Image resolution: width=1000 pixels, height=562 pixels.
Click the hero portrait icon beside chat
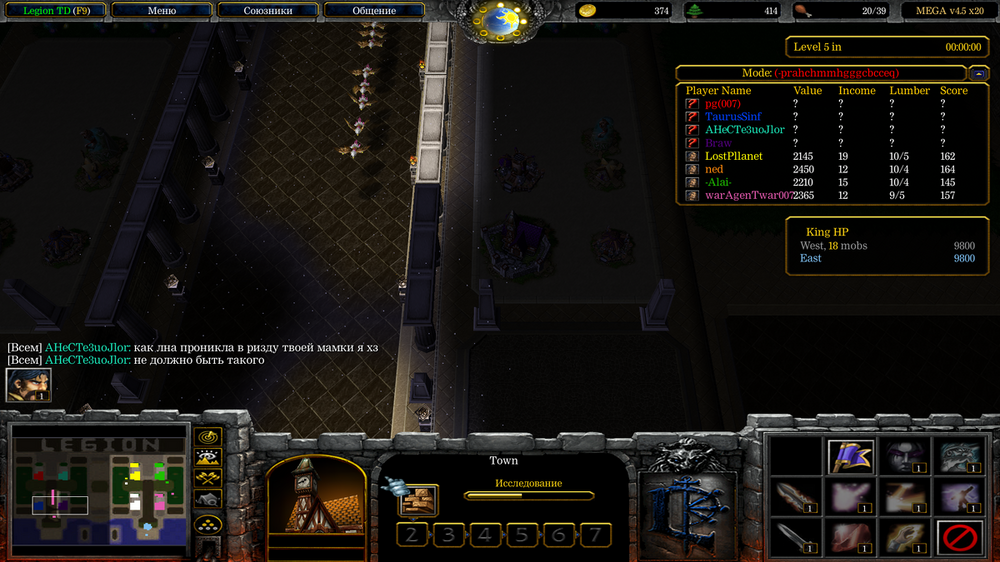(28, 385)
